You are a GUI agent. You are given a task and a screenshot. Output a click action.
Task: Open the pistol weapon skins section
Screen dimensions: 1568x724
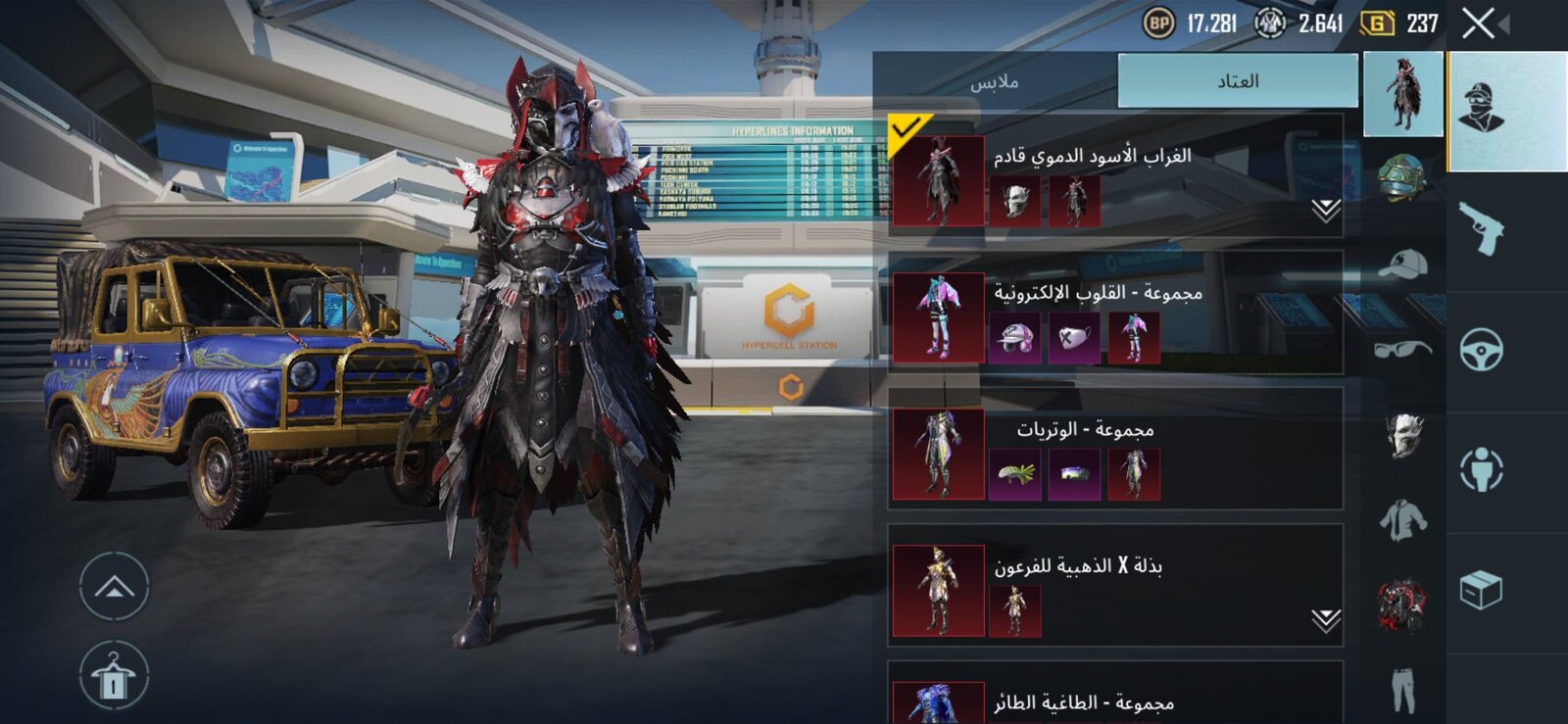click(1481, 228)
